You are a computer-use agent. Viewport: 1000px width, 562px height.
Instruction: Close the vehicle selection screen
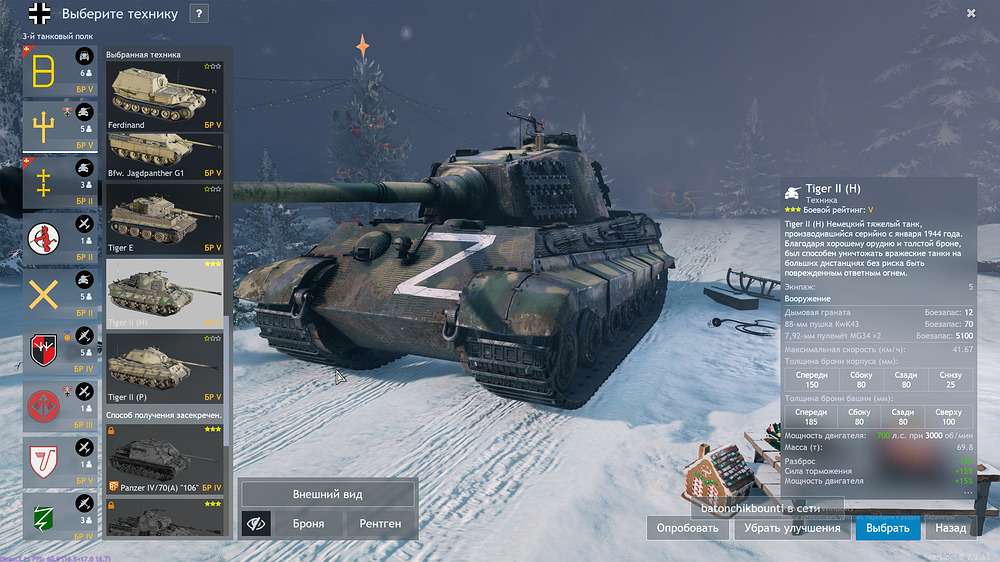tap(971, 13)
